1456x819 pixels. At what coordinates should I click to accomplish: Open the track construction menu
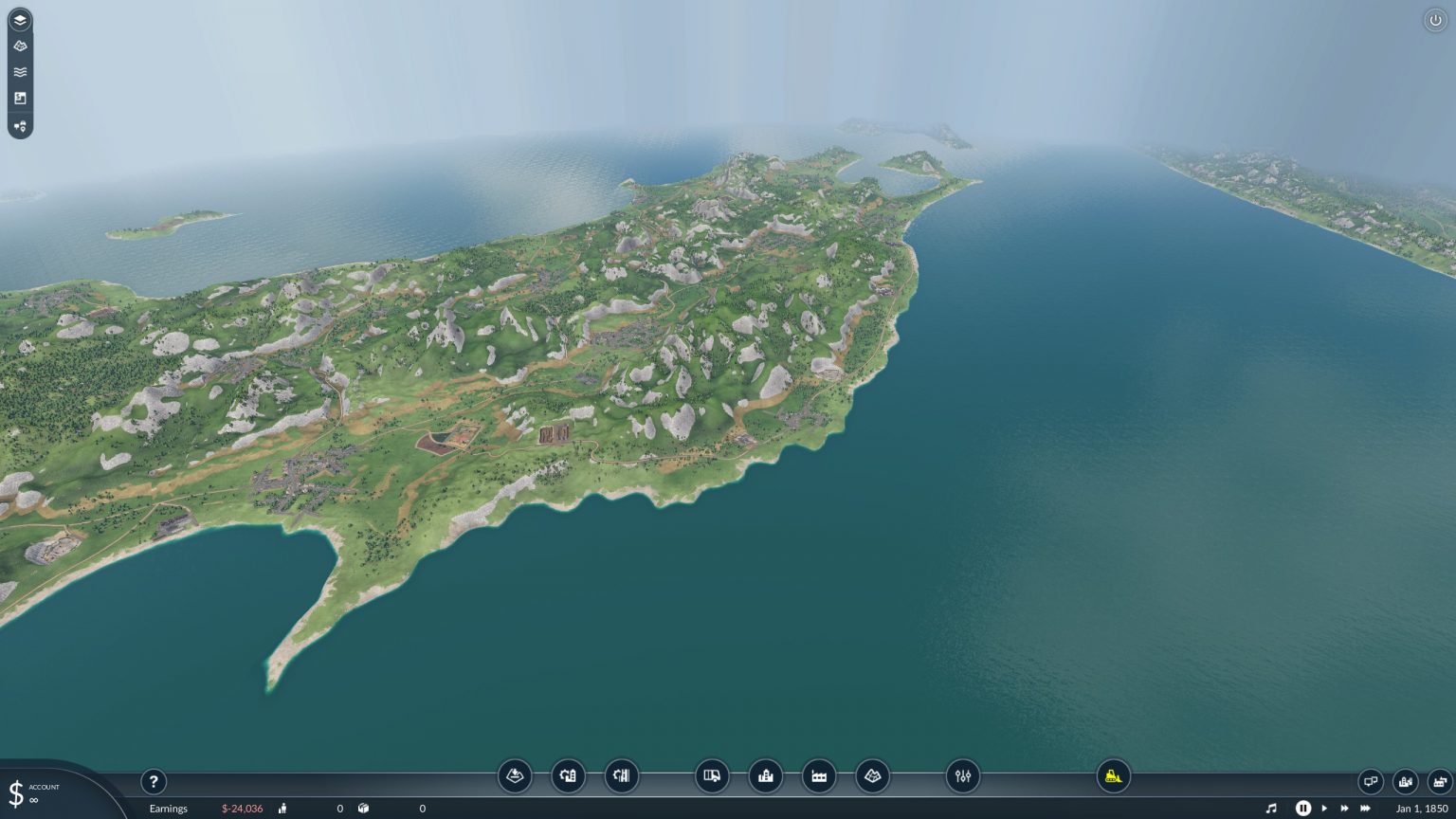621,775
